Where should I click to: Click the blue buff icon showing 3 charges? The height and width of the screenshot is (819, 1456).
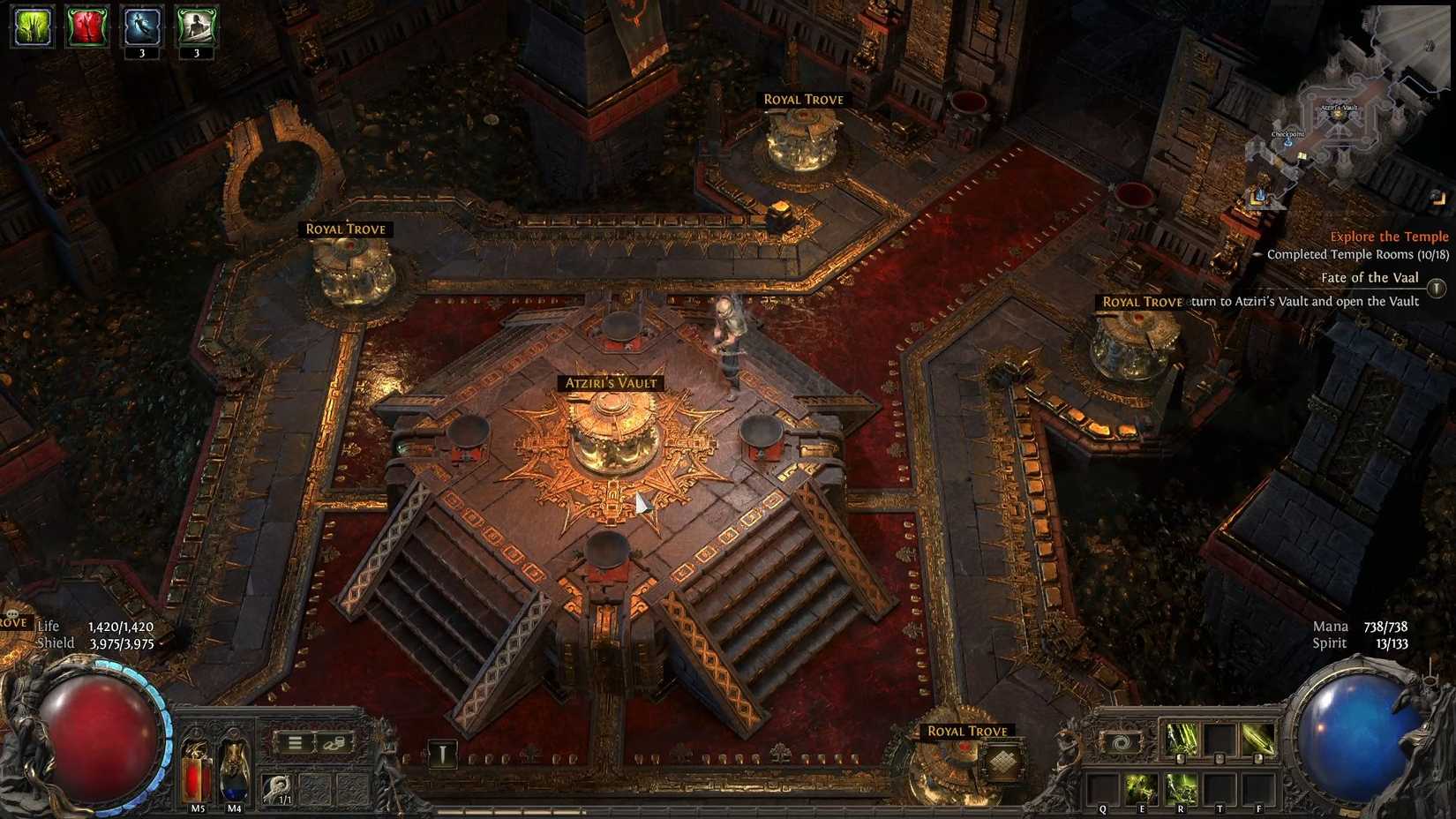pyautogui.click(x=143, y=26)
